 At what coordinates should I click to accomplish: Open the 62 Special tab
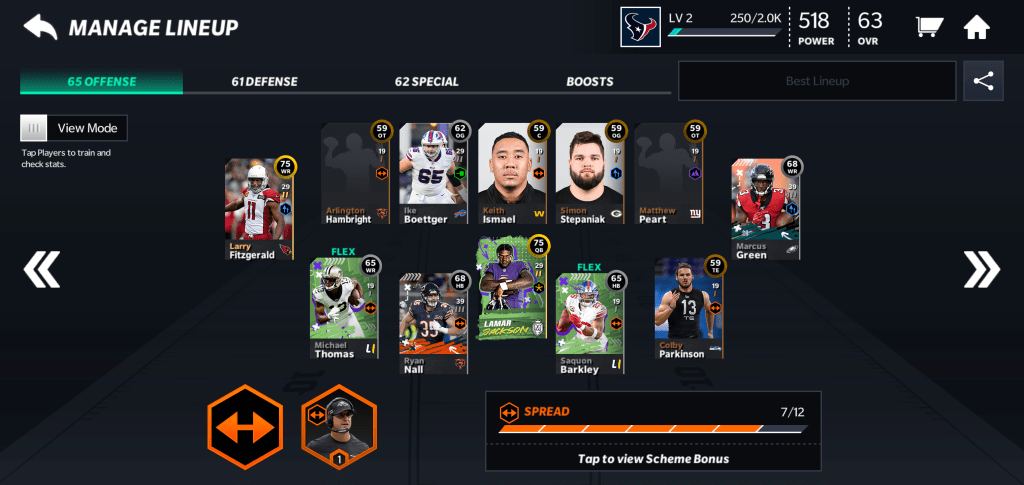coord(426,82)
